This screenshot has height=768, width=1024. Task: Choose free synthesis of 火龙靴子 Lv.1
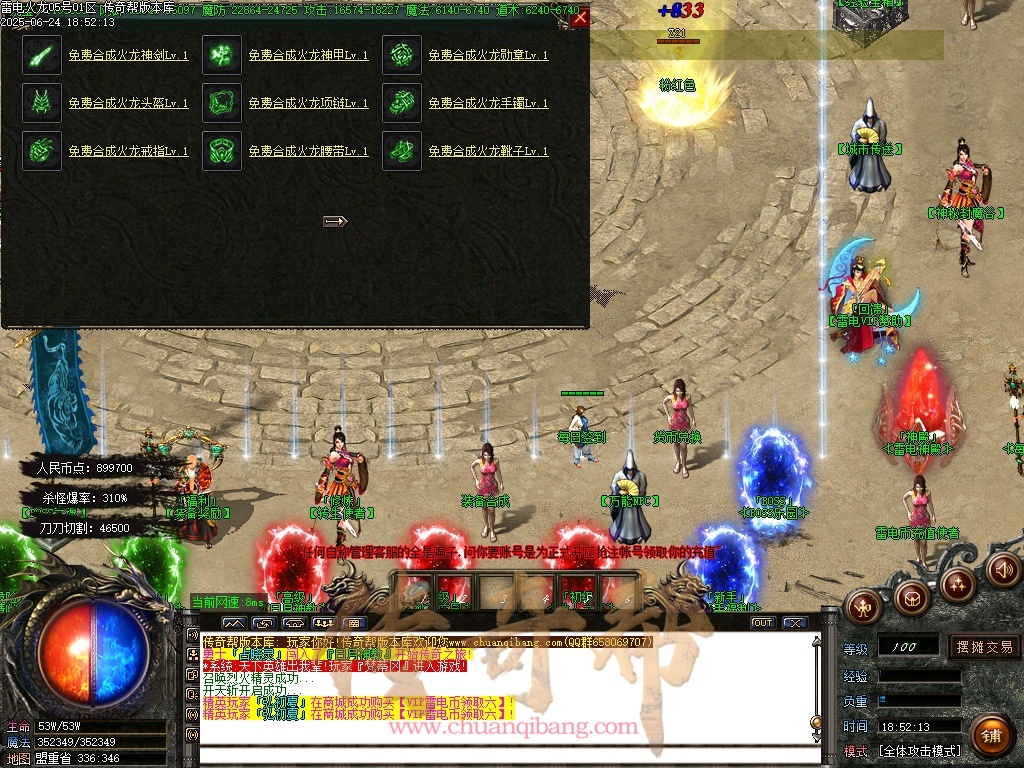488,151
